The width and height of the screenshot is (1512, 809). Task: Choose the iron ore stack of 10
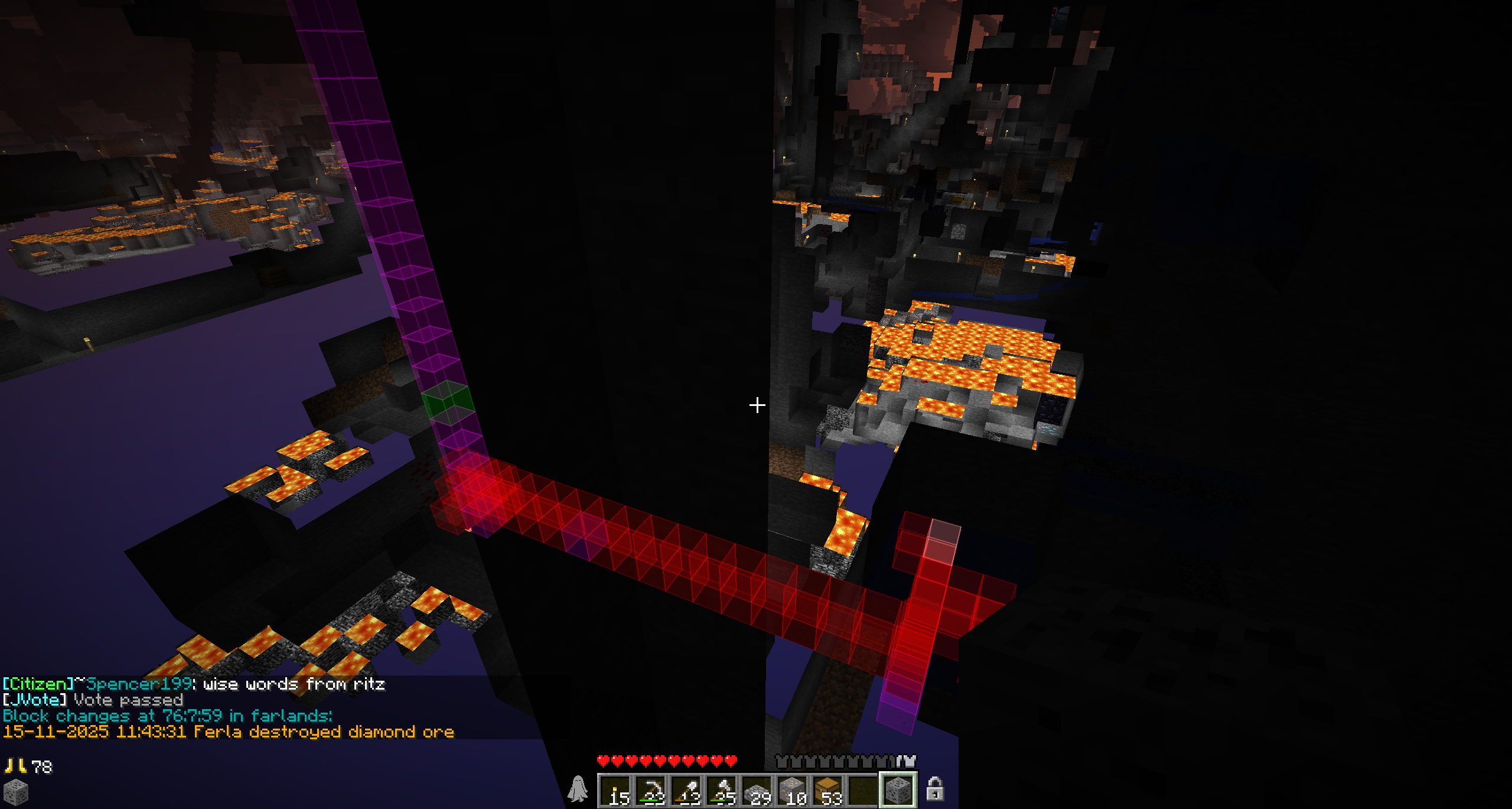793,790
